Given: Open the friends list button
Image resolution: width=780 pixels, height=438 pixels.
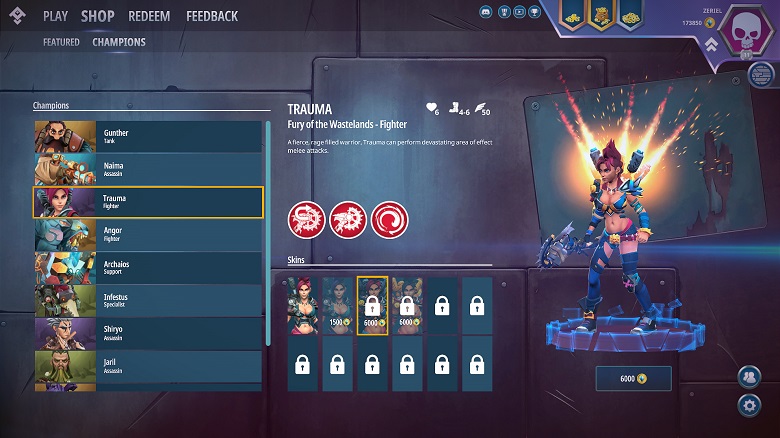Looking at the screenshot, I should [748, 376].
